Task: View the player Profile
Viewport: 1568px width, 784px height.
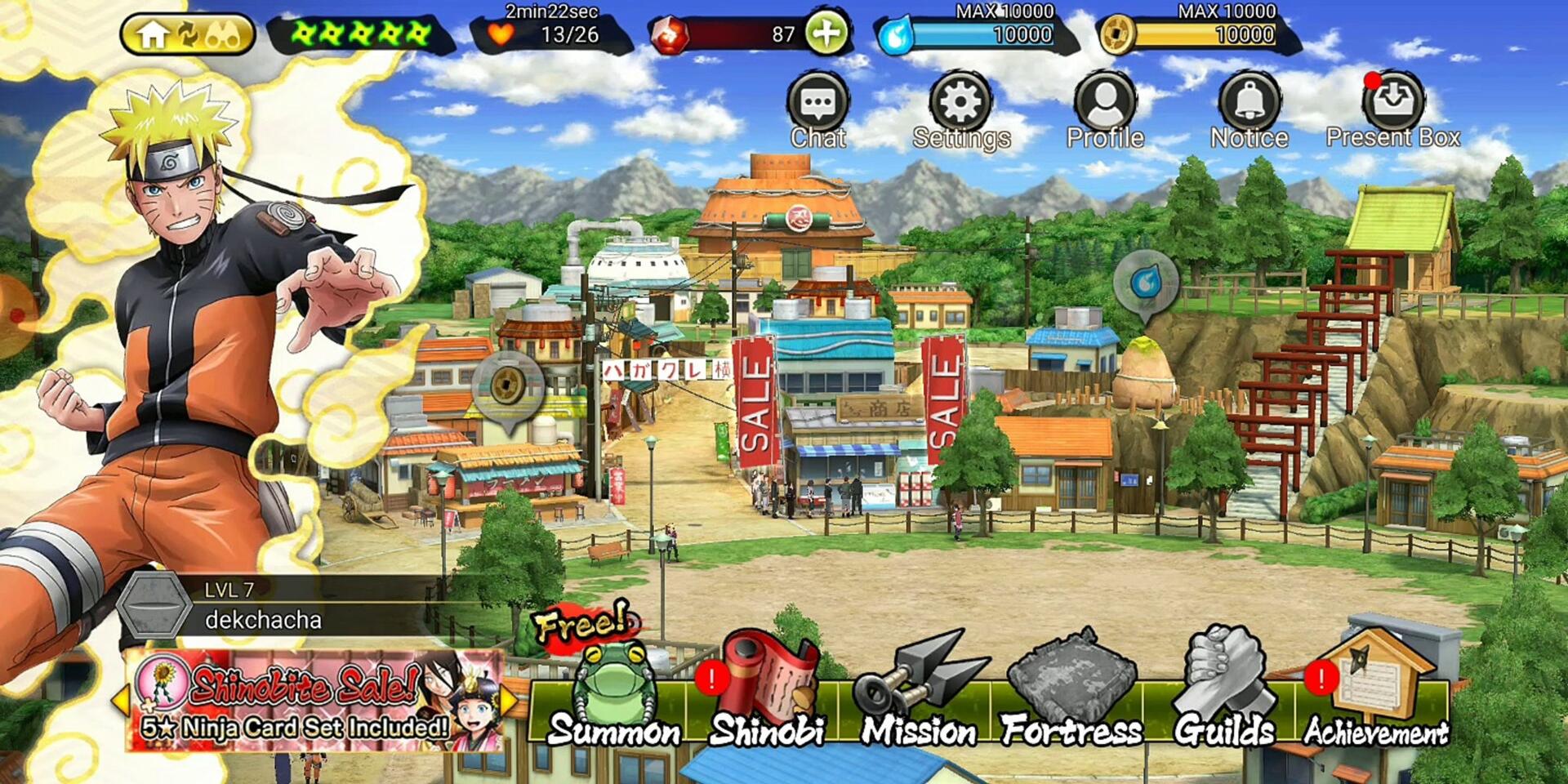Action: tap(1105, 111)
